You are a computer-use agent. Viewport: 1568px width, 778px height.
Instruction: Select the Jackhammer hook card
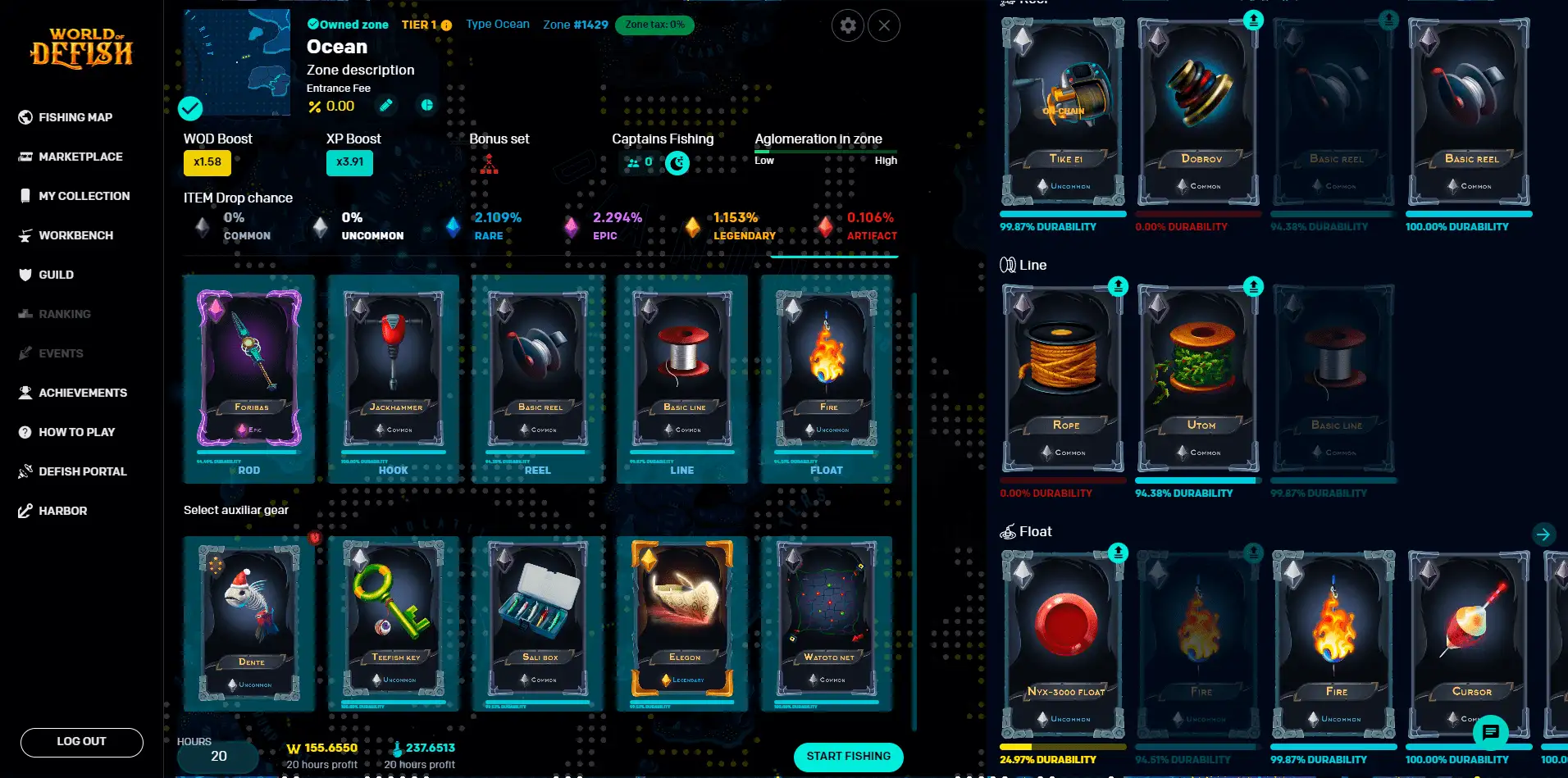pos(394,369)
